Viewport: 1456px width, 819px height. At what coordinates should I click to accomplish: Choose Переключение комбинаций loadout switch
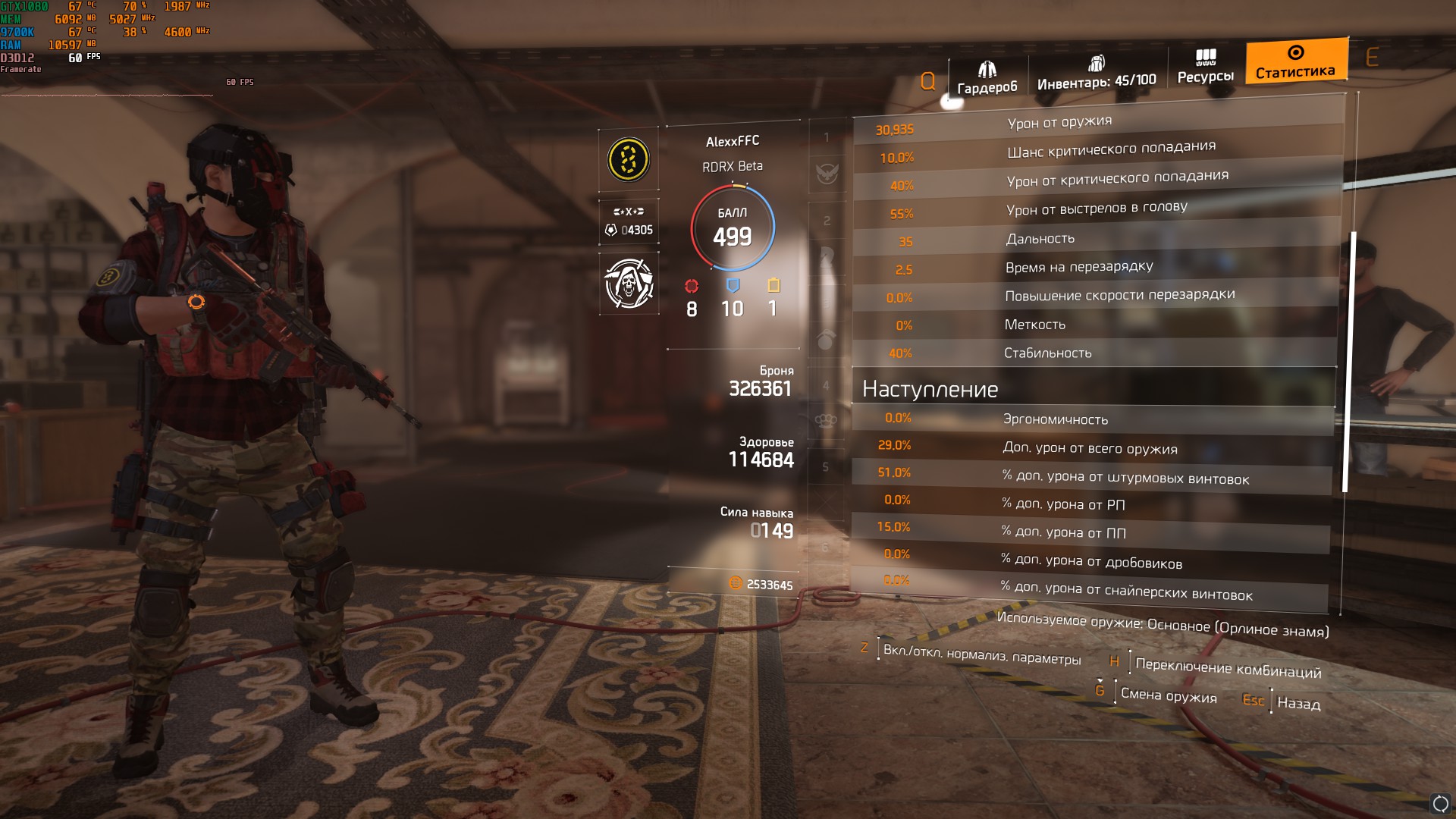(x=1227, y=668)
